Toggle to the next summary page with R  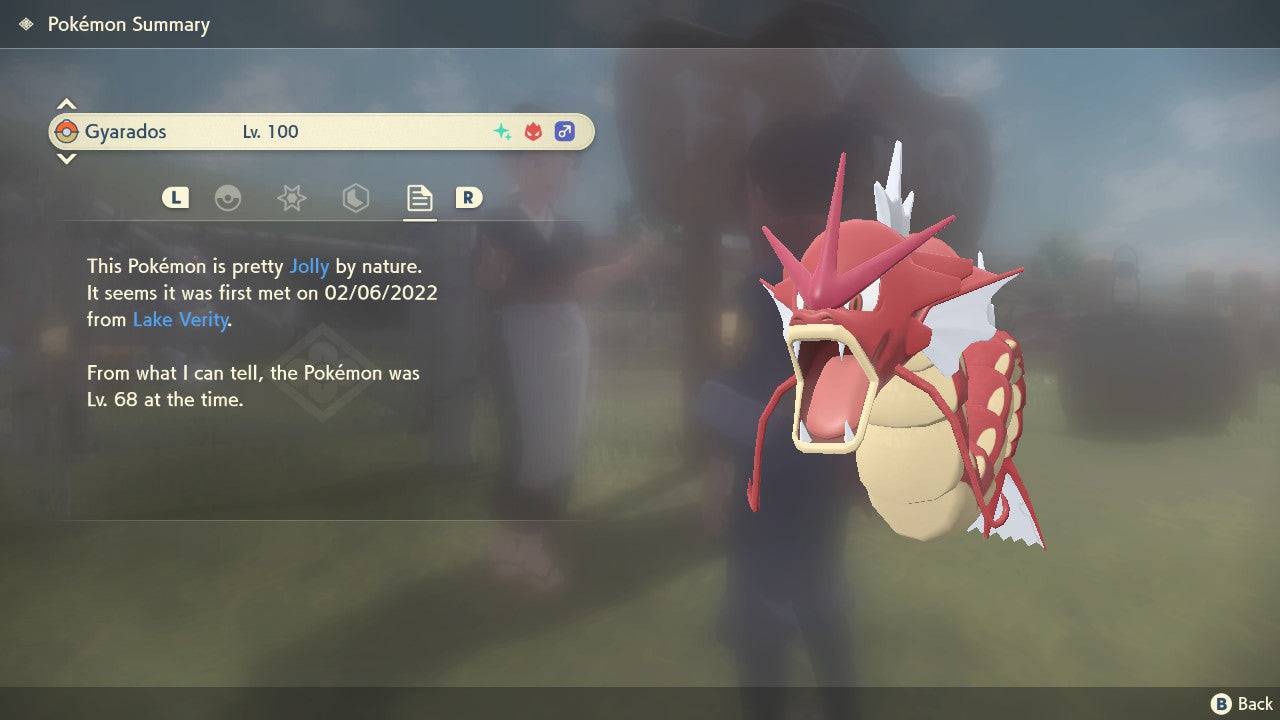[469, 198]
